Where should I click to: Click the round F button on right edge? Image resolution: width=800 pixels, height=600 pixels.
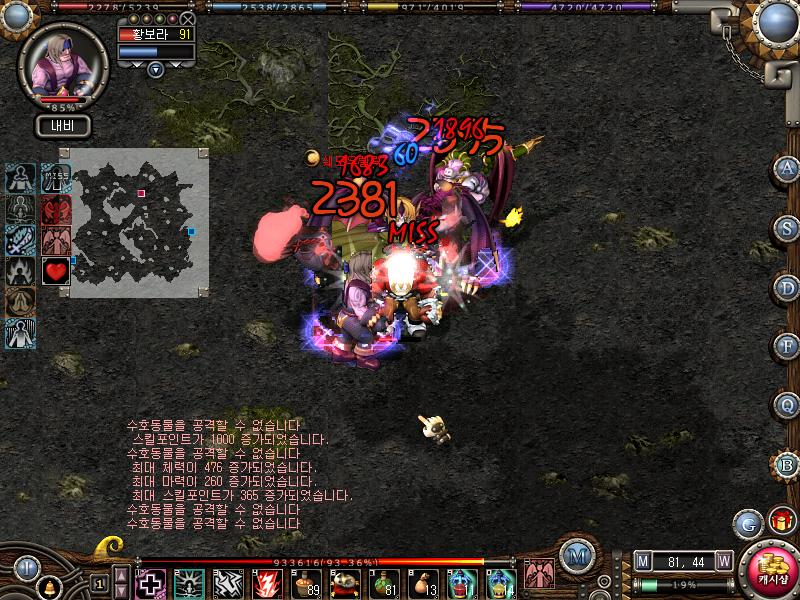(787, 346)
